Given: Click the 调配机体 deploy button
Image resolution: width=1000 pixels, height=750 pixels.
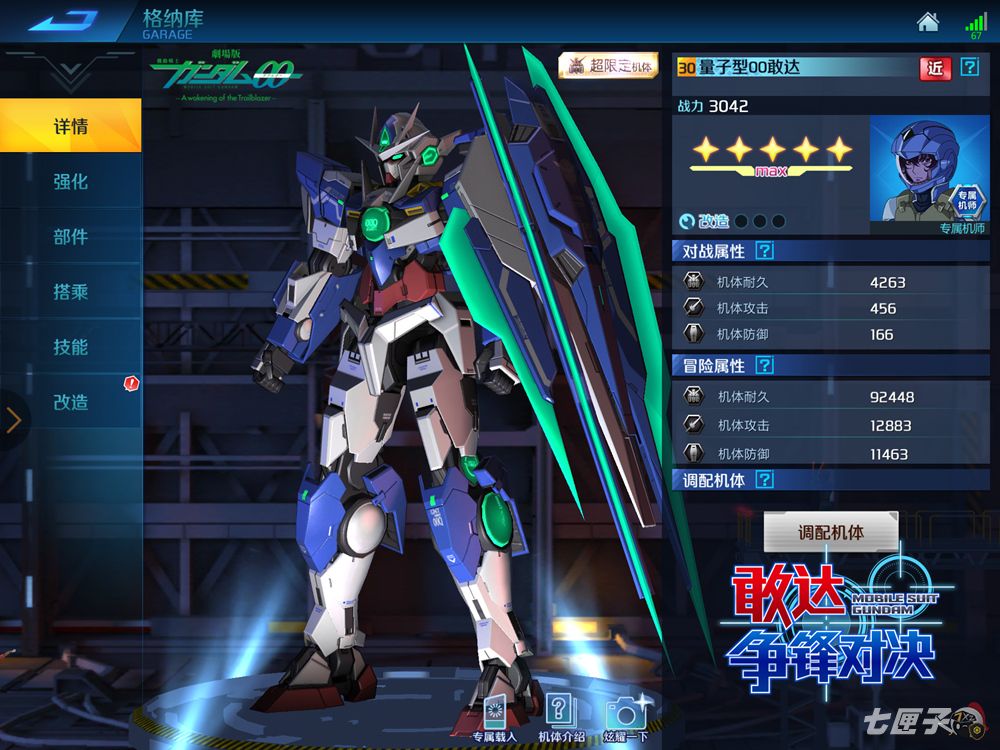Looking at the screenshot, I should 831,533.
